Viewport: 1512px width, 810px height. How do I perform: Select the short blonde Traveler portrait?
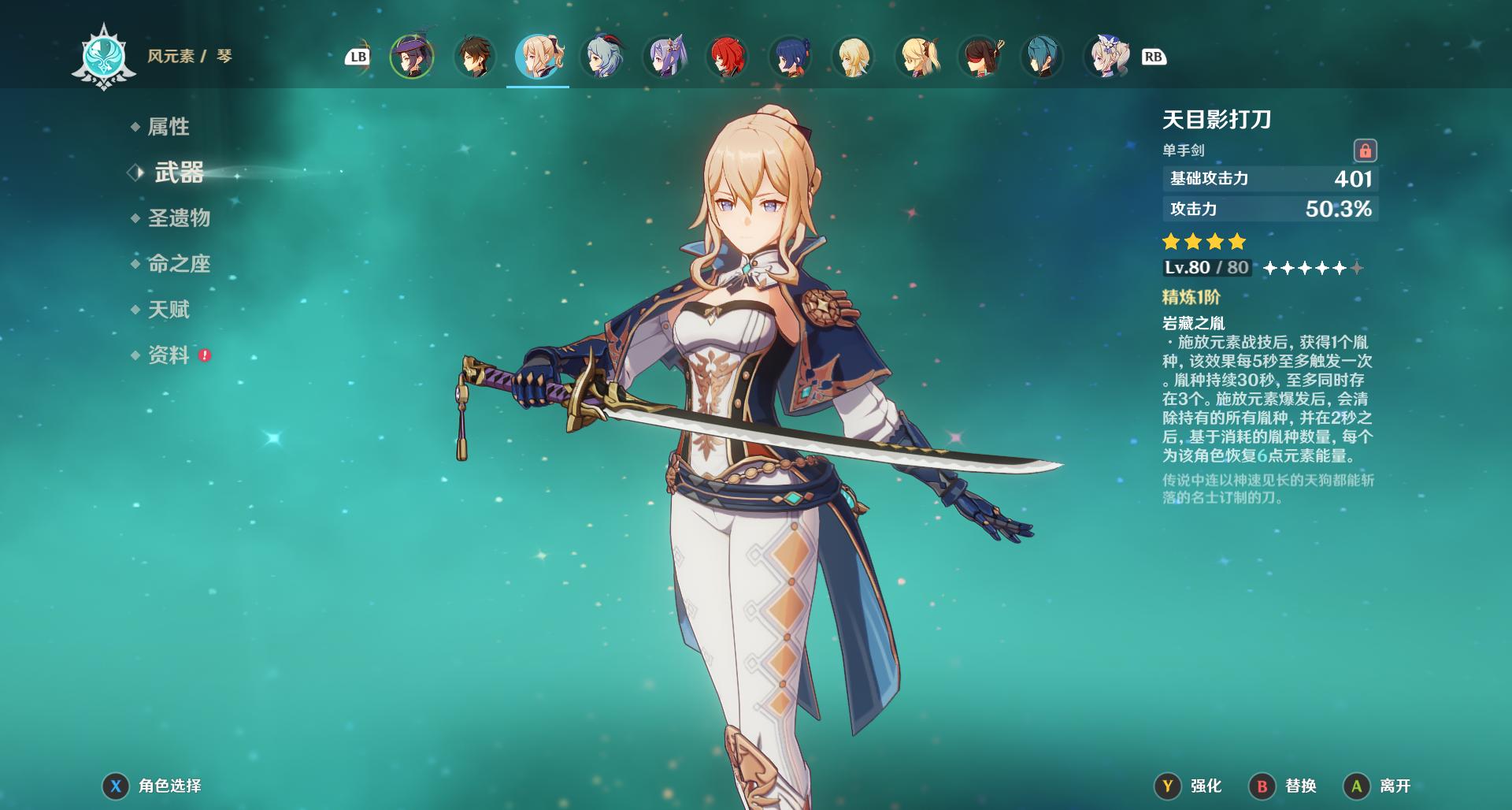[854, 57]
